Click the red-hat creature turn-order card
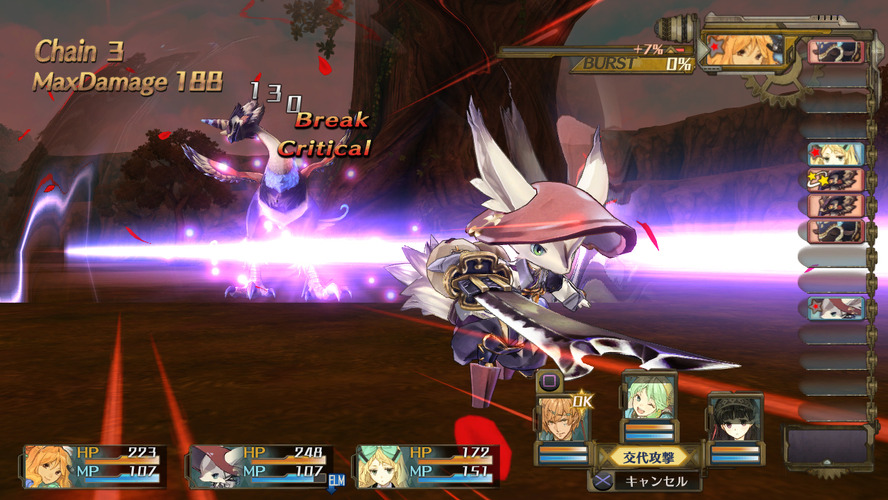Viewport: 888px width, 500px height. pos(835,308)
